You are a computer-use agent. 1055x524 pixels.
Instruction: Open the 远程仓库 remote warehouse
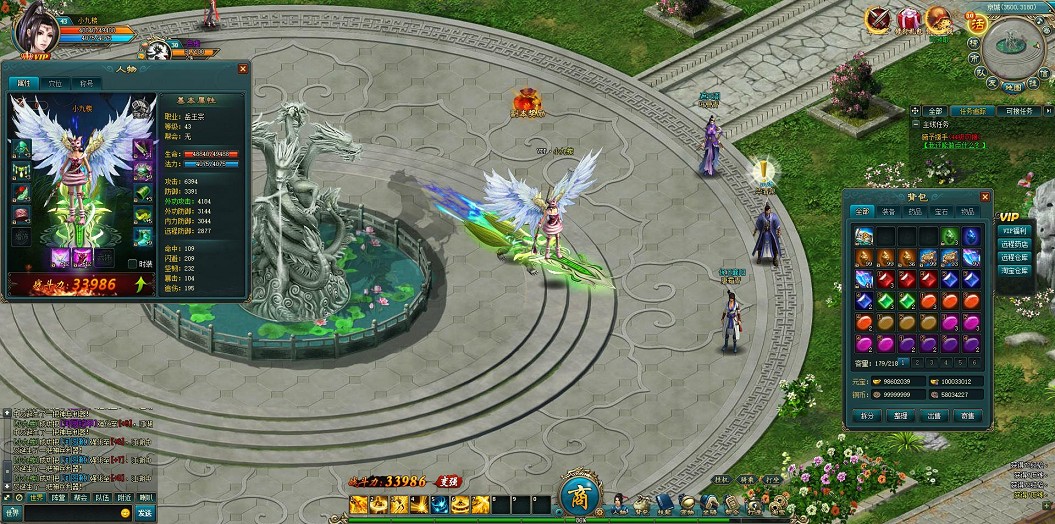click(x=1014, y=257)
